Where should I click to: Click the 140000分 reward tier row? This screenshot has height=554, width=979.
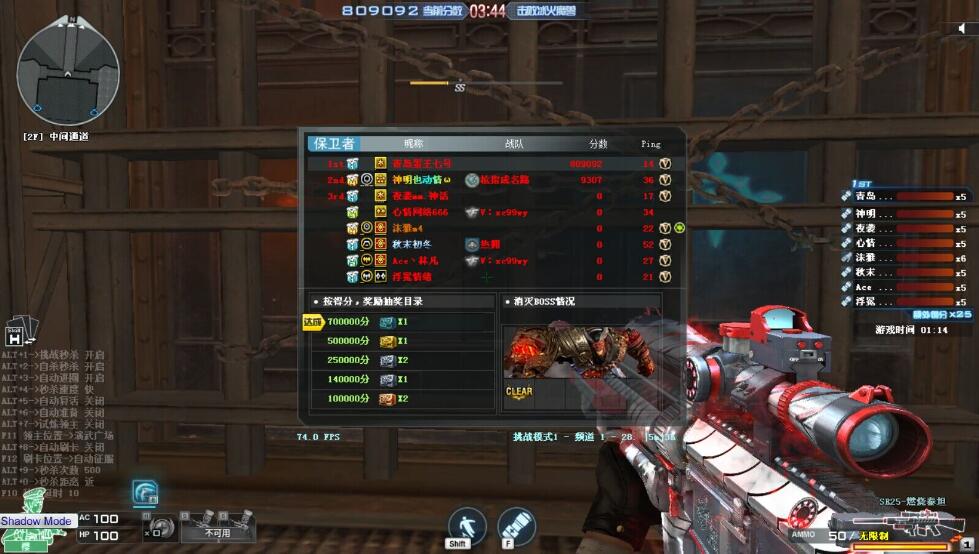(x=400, y=379)
